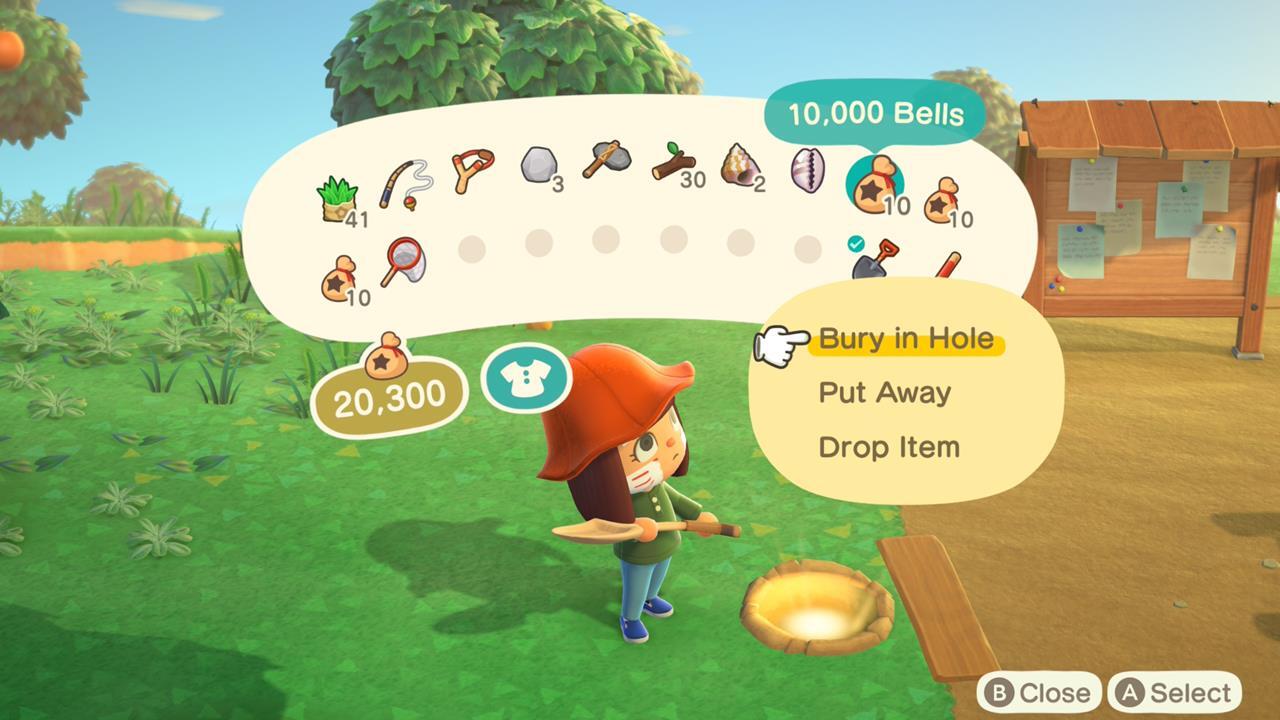Select the fishing rod item
The width and height of the screenshot is (1280, 720).
(404, 183)
